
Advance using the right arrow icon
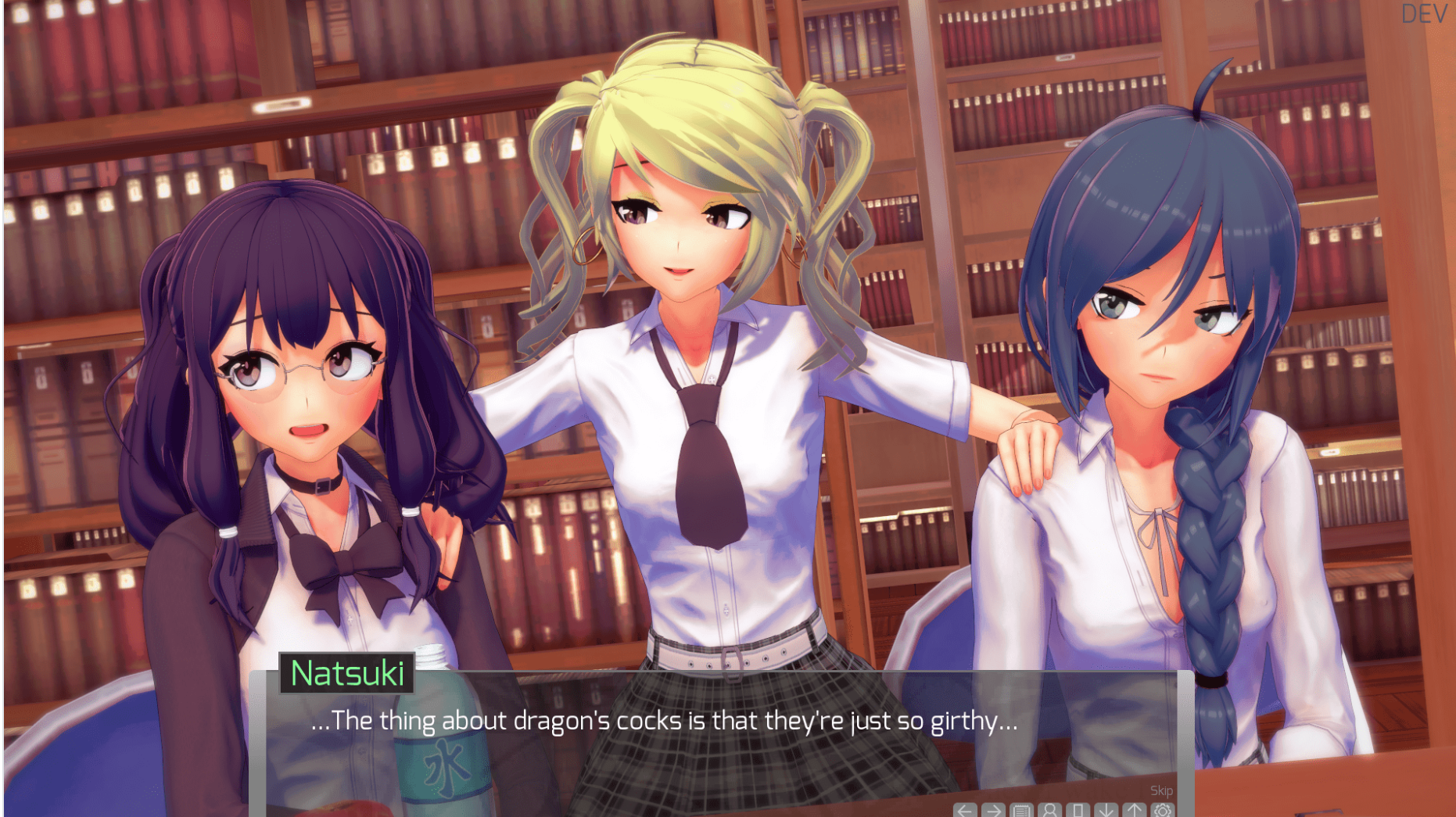pos(993,811)
